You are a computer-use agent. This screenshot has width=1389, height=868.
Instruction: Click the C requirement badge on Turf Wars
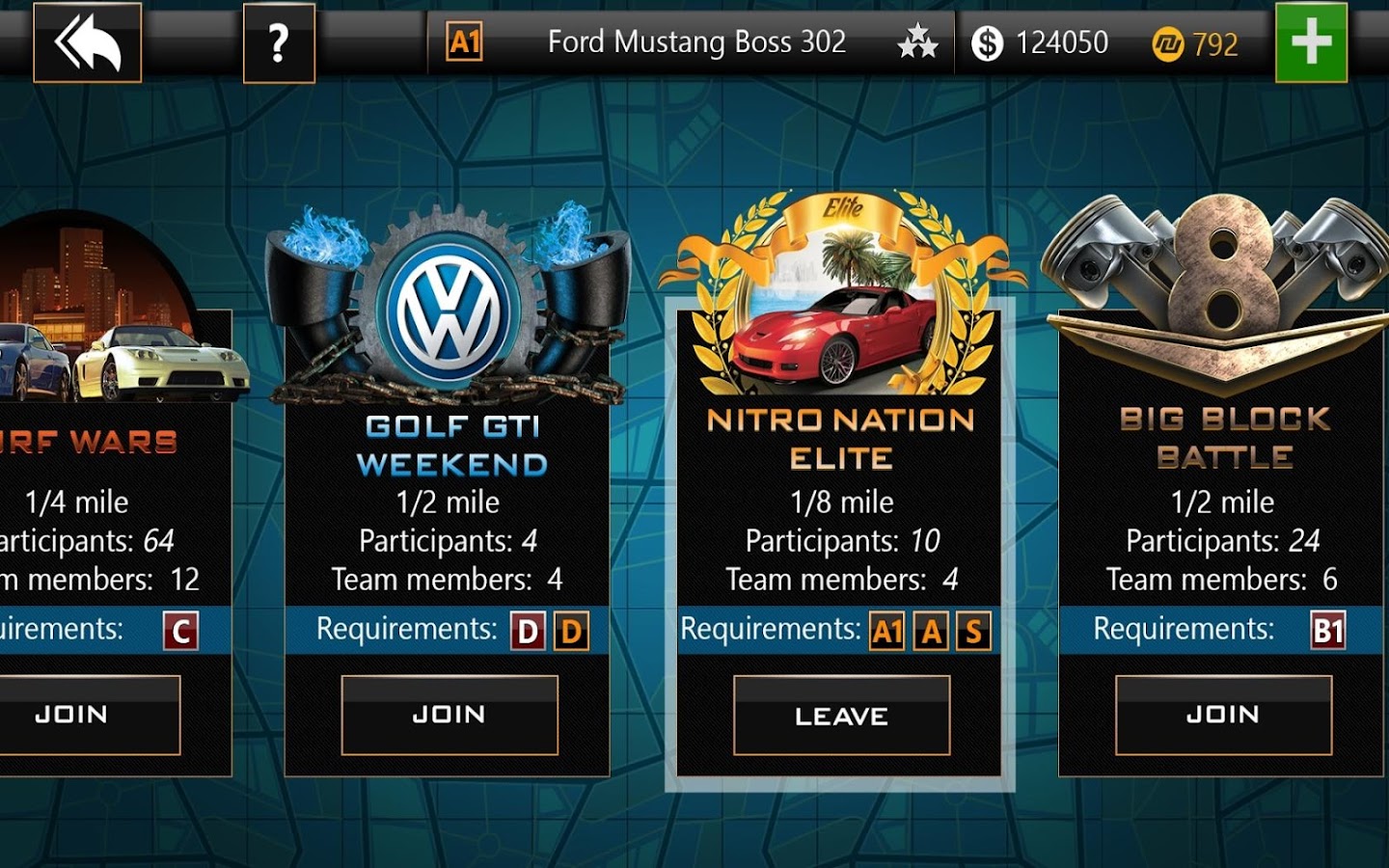pos(179,630)
